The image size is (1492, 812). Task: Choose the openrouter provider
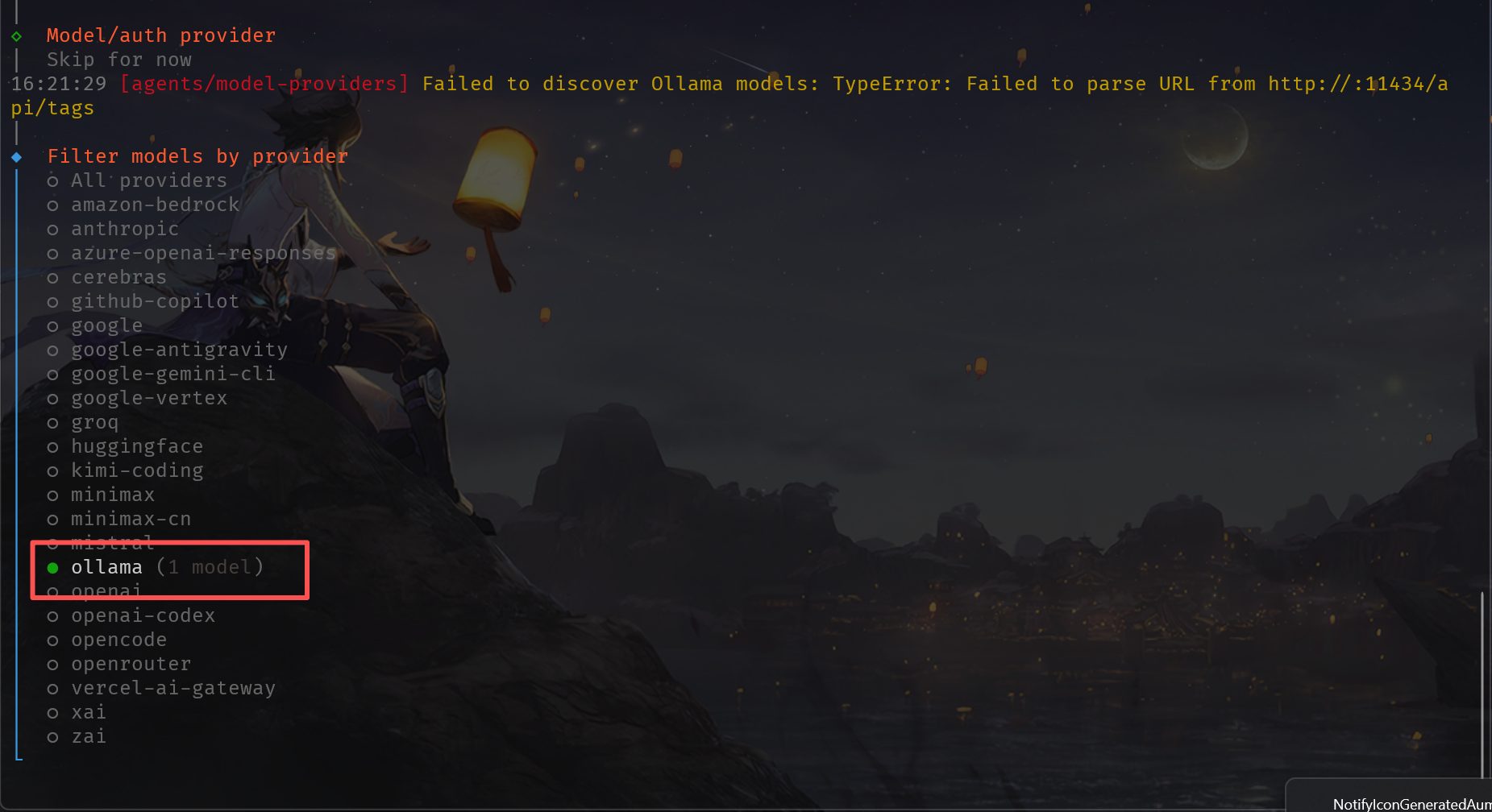pos(131,664)
